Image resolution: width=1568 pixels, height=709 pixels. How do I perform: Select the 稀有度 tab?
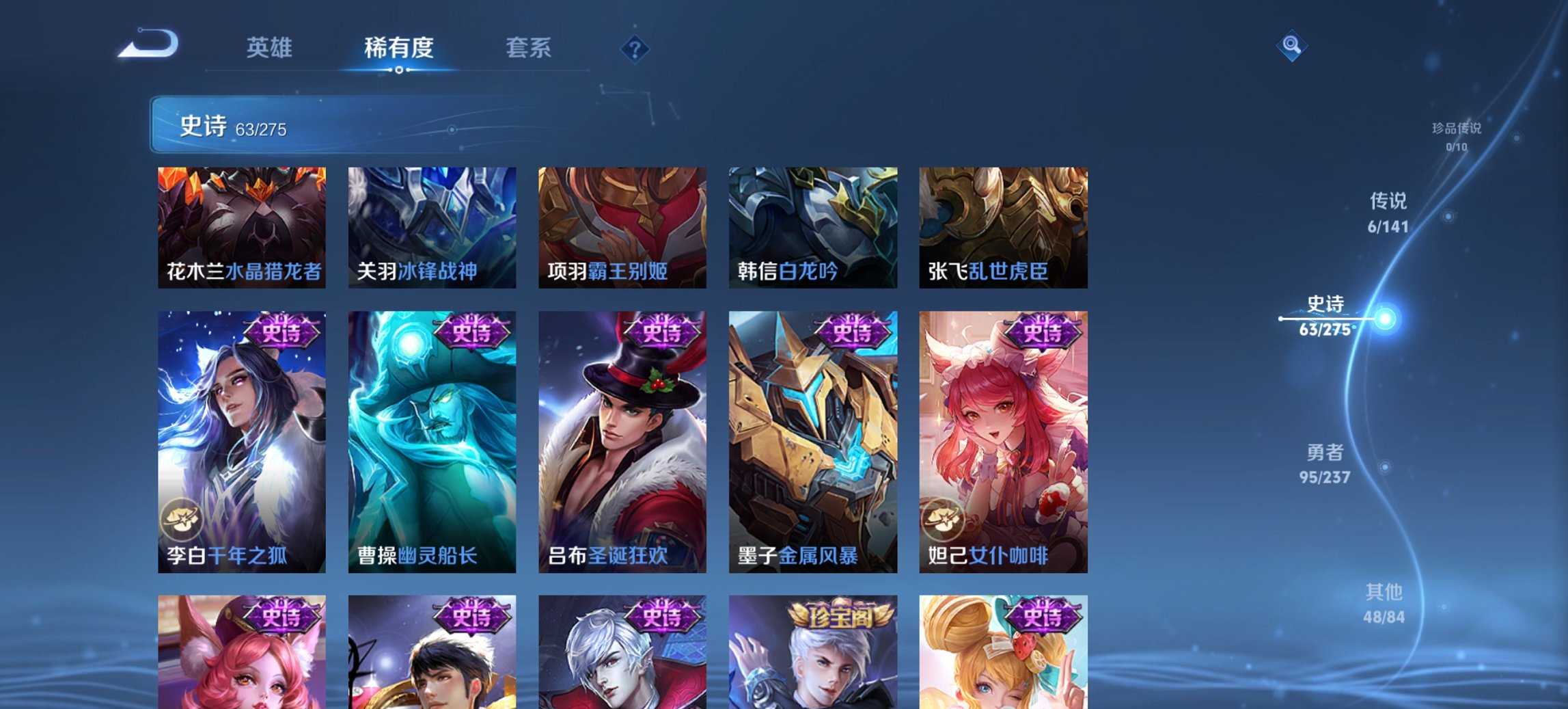(x=399, y=48)
